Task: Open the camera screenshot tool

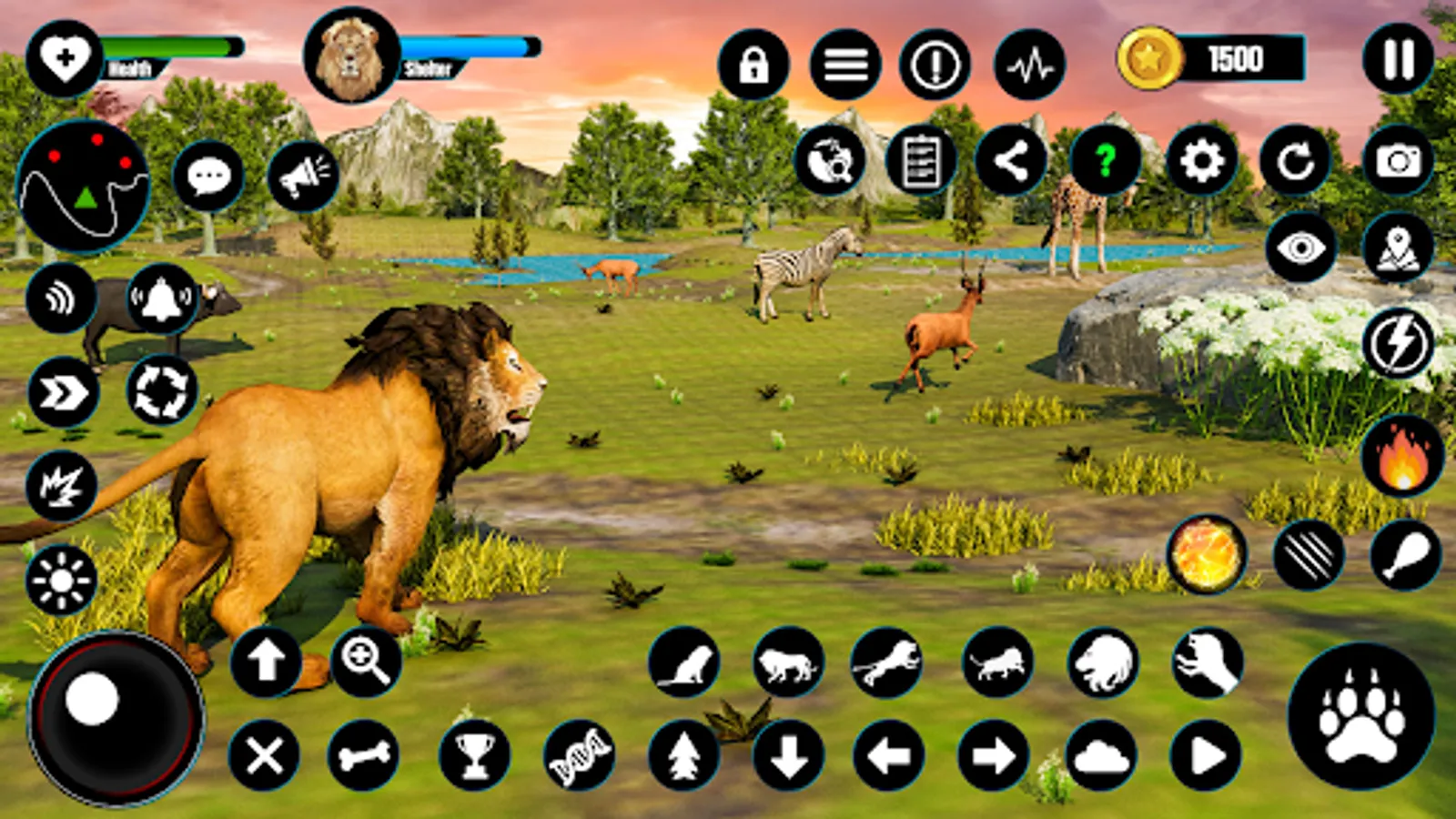Action: point(1399,161)
